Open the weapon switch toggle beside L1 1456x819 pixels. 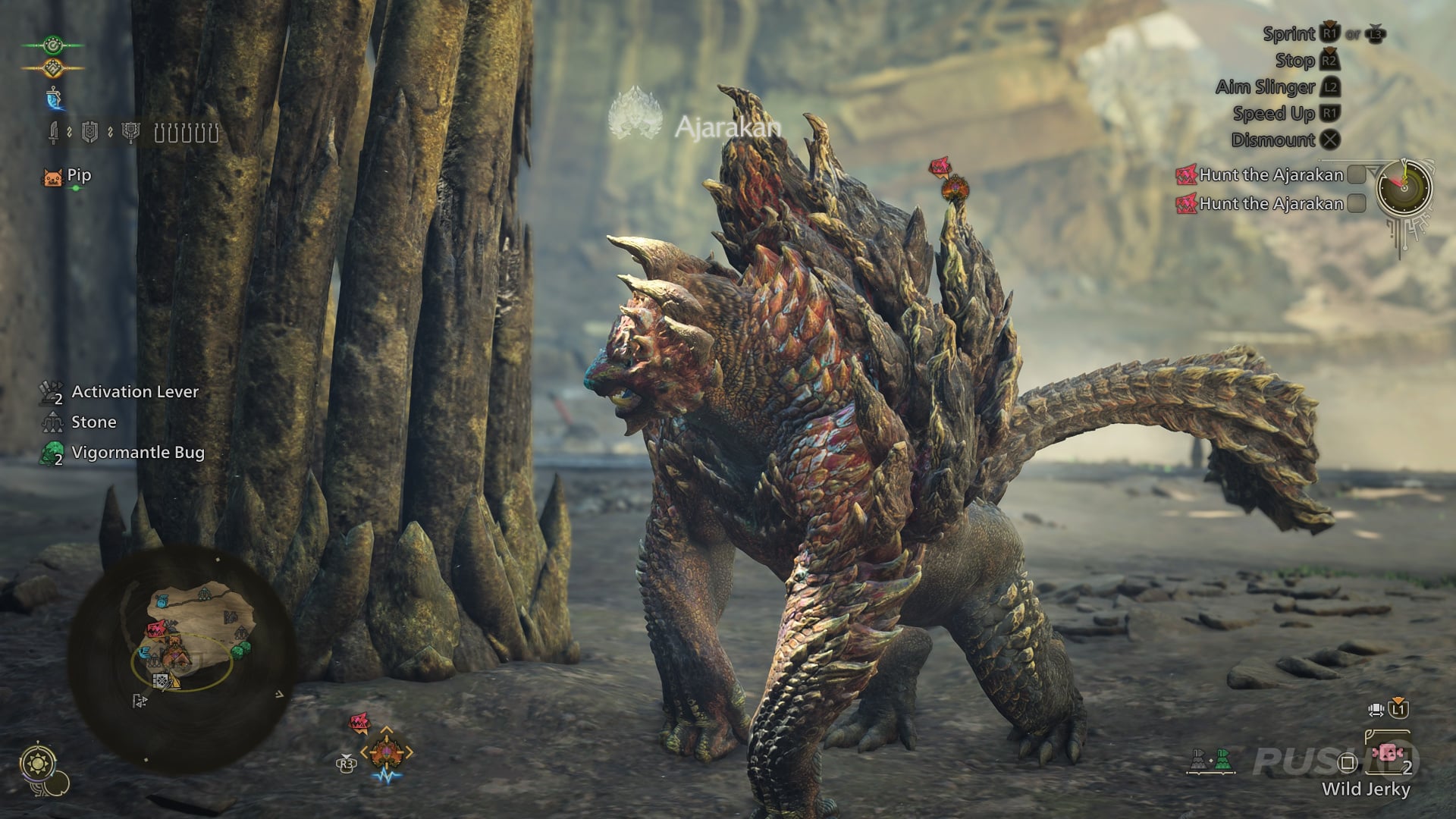tap(1374, 711)
